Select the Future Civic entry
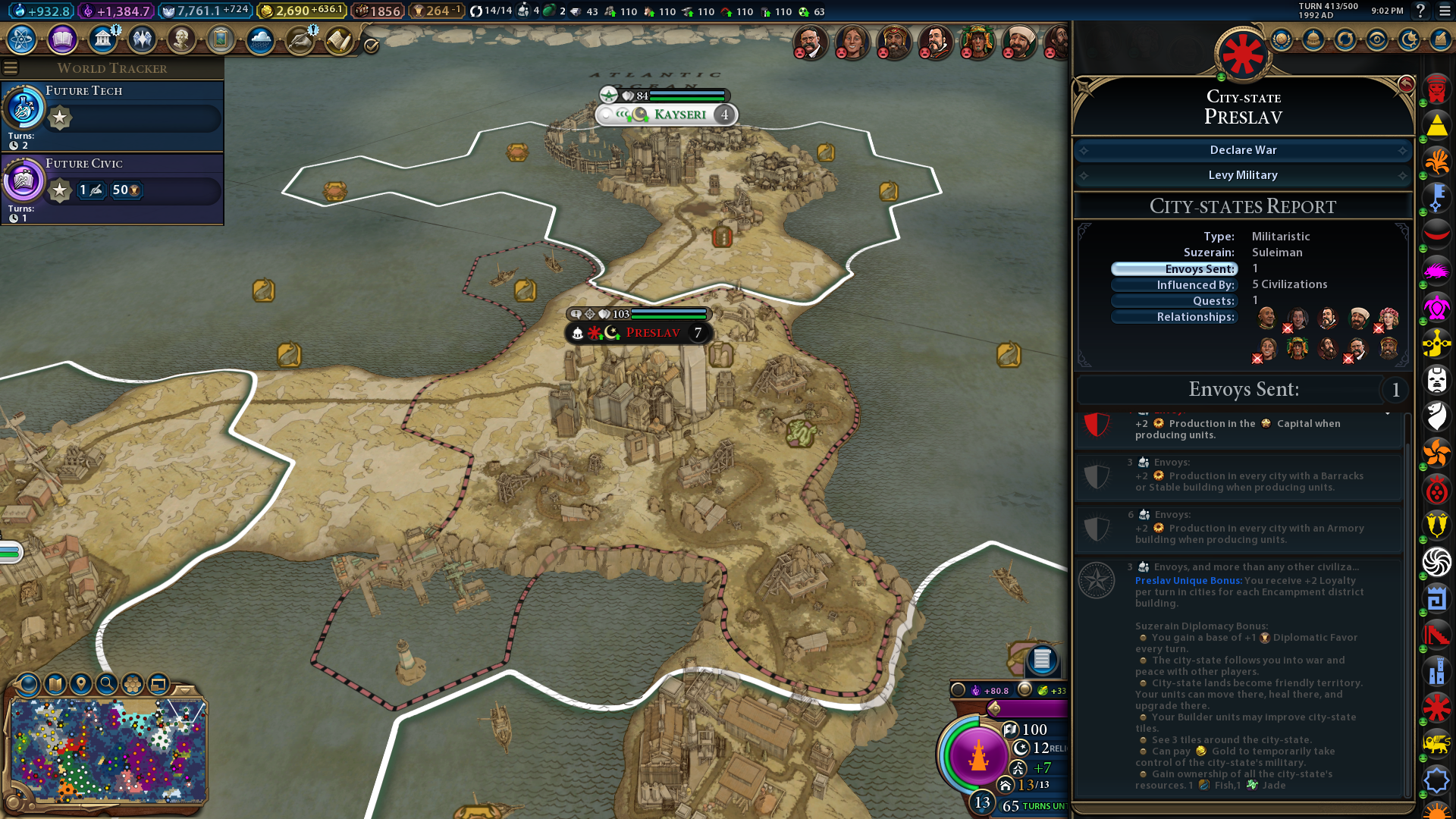 click(112, 187)
